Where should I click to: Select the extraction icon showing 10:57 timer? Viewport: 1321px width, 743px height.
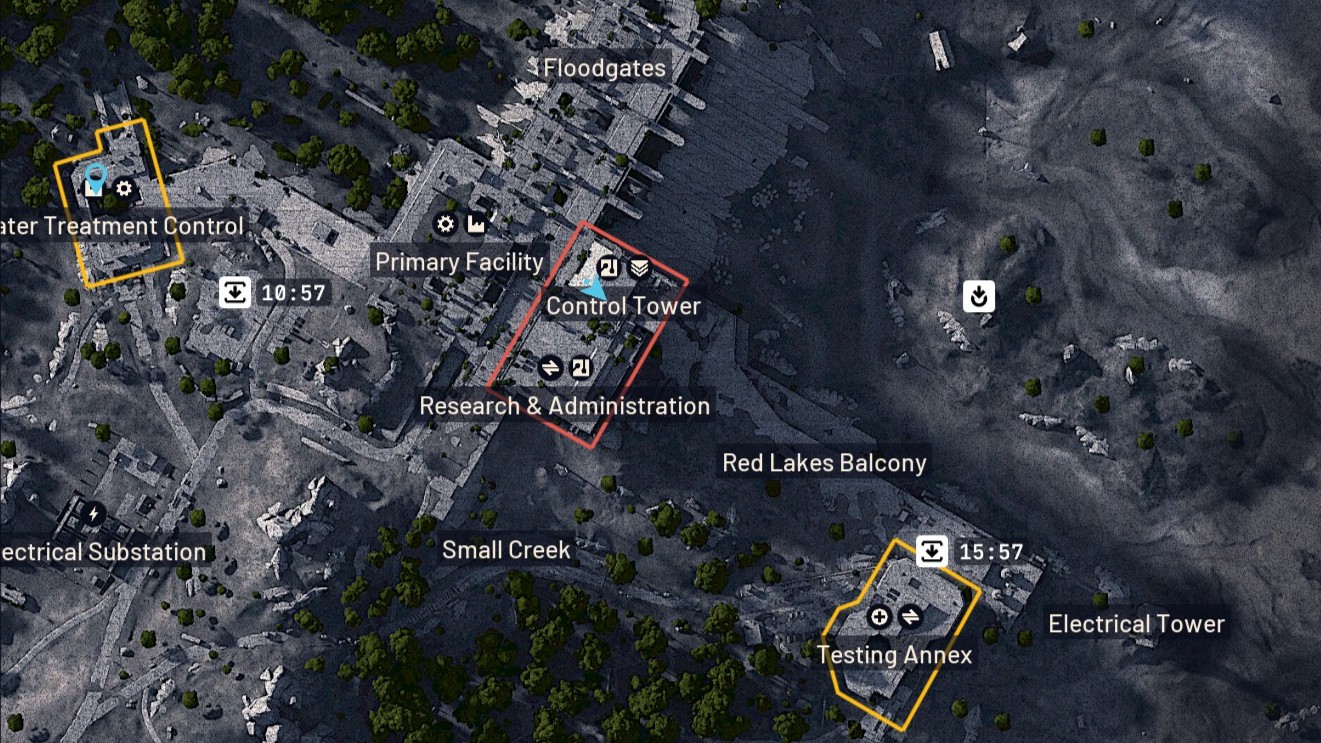(233, 291)
